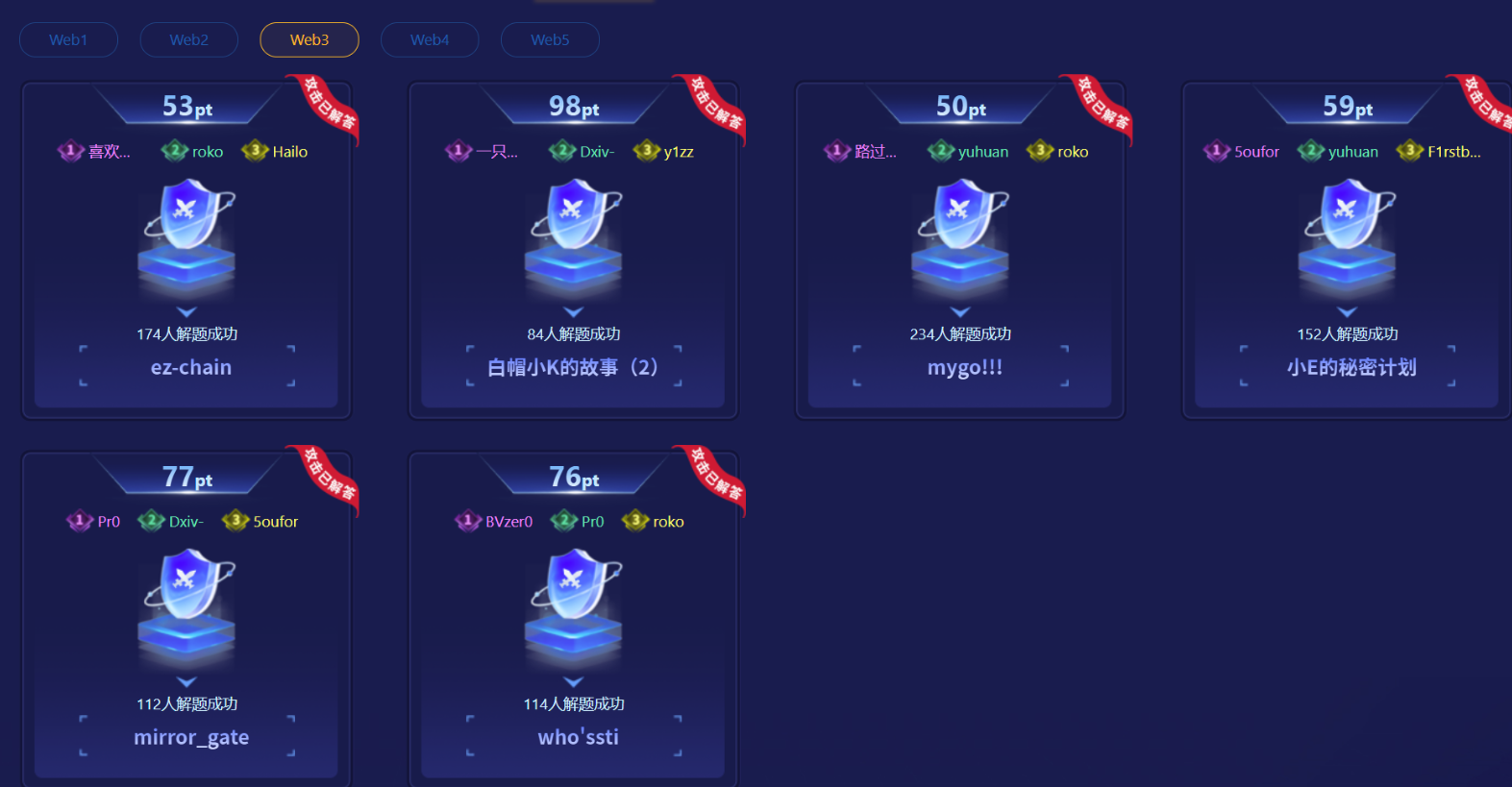Click first-place solver 5oufor on the 59pt card

[1255, 152]
